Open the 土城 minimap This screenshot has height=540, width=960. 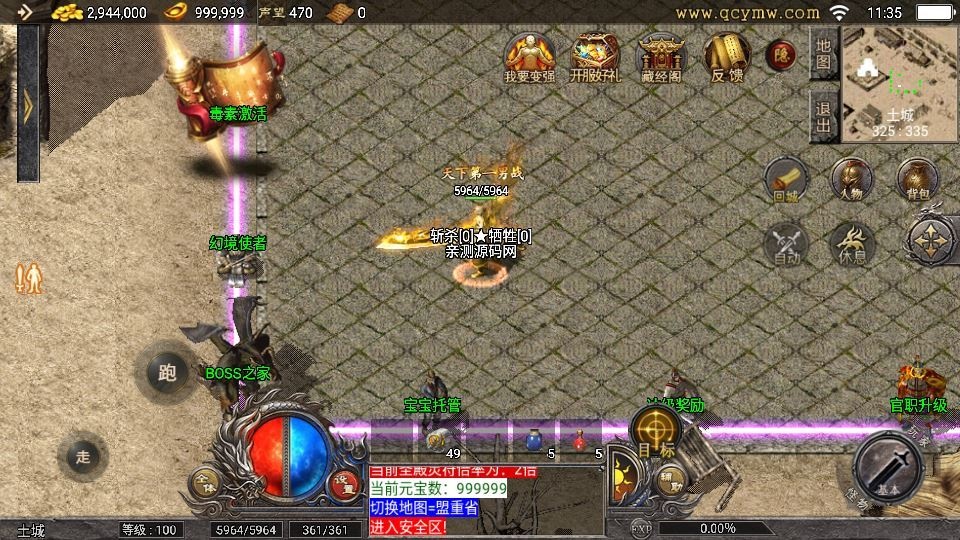pyautogui.click(x=899, y=82)
